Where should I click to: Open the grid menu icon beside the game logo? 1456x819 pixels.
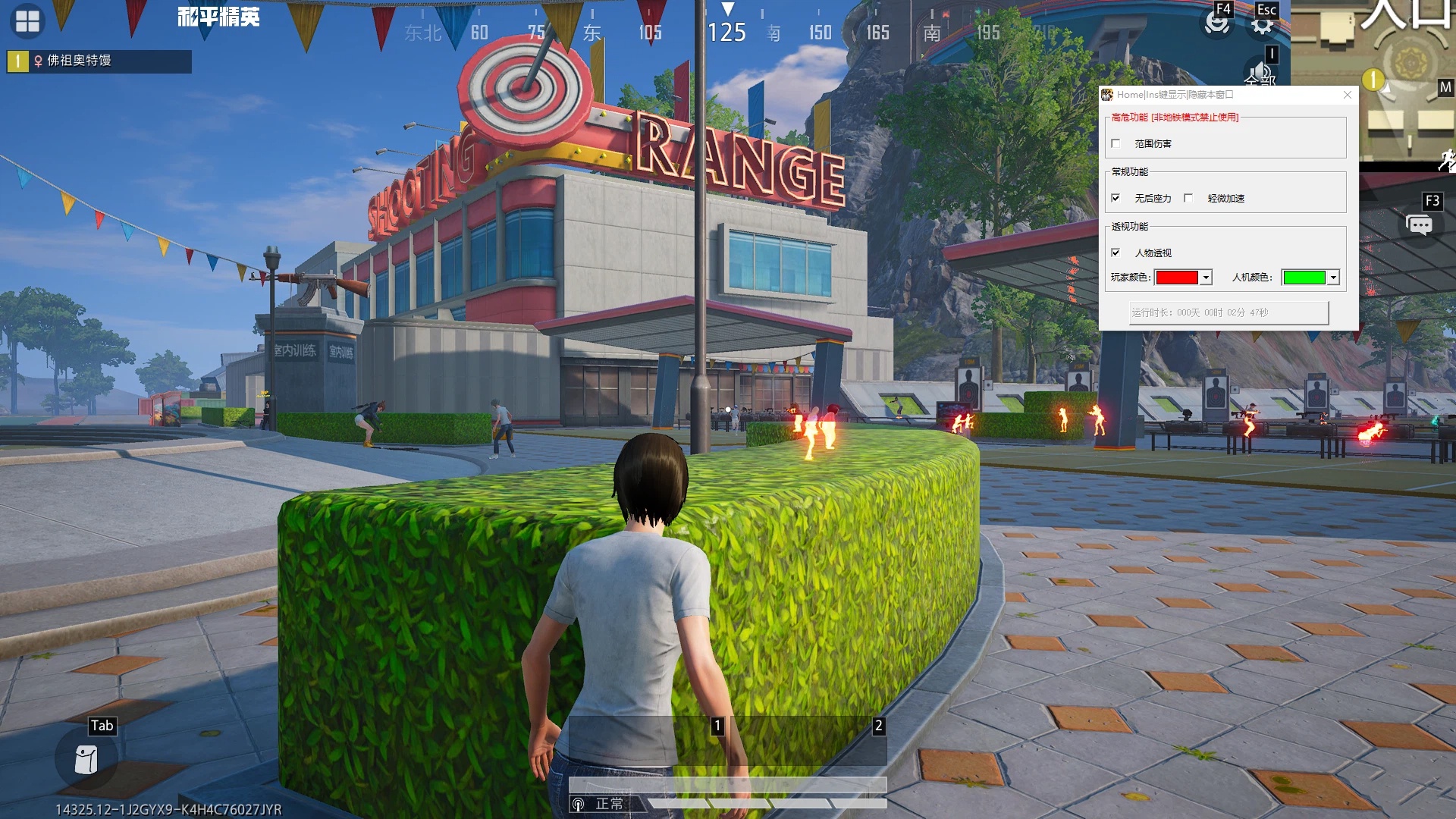(27, 21)
